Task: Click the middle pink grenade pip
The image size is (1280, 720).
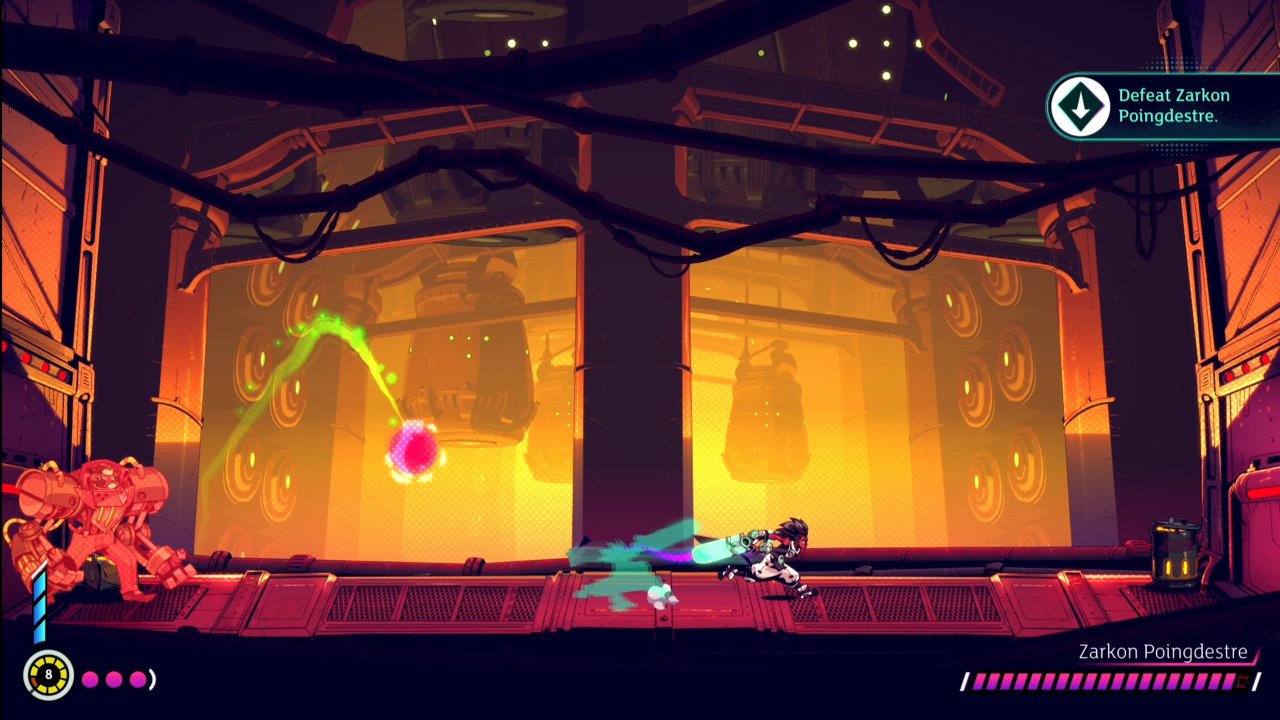Action: pos(113,679)
